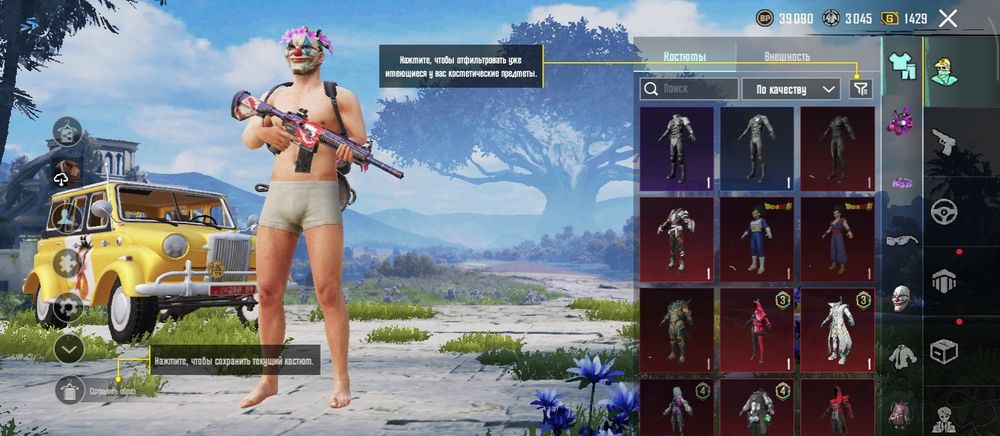Screen dimensions: 1000x436
Task: Expand the down-arrow button on the left
Action: 68,349
